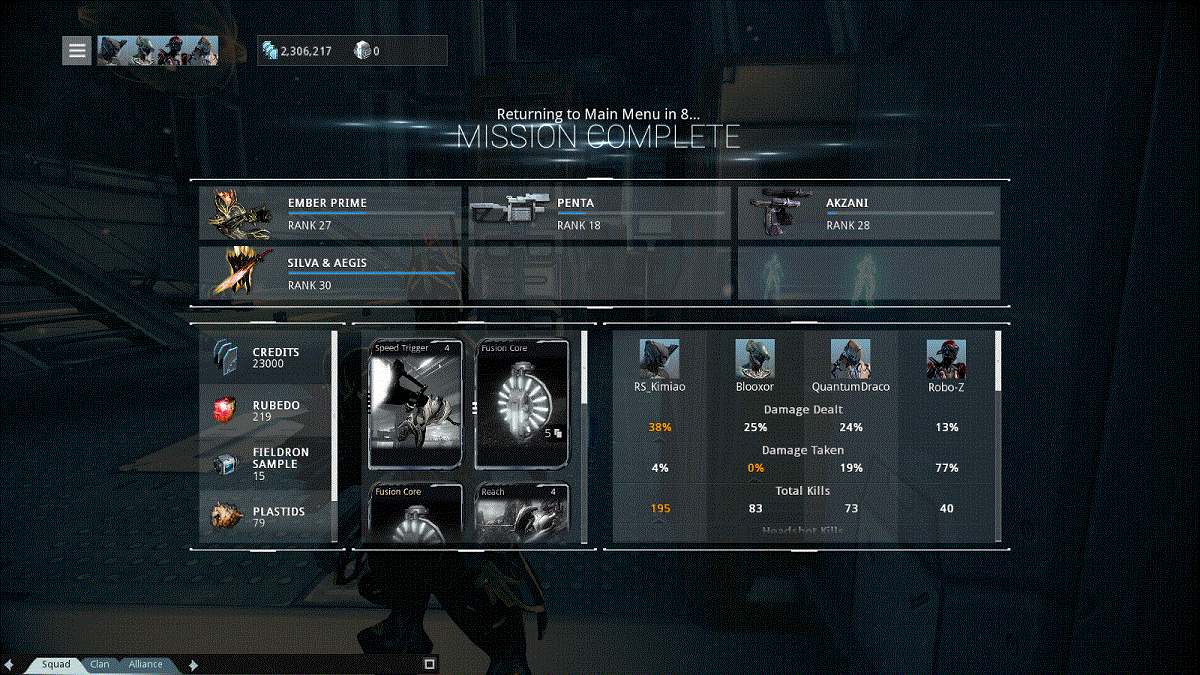This screenshot has height=675, width=1200.
Task: Switch to the Clan chat tab
Action: click(100, 664)
